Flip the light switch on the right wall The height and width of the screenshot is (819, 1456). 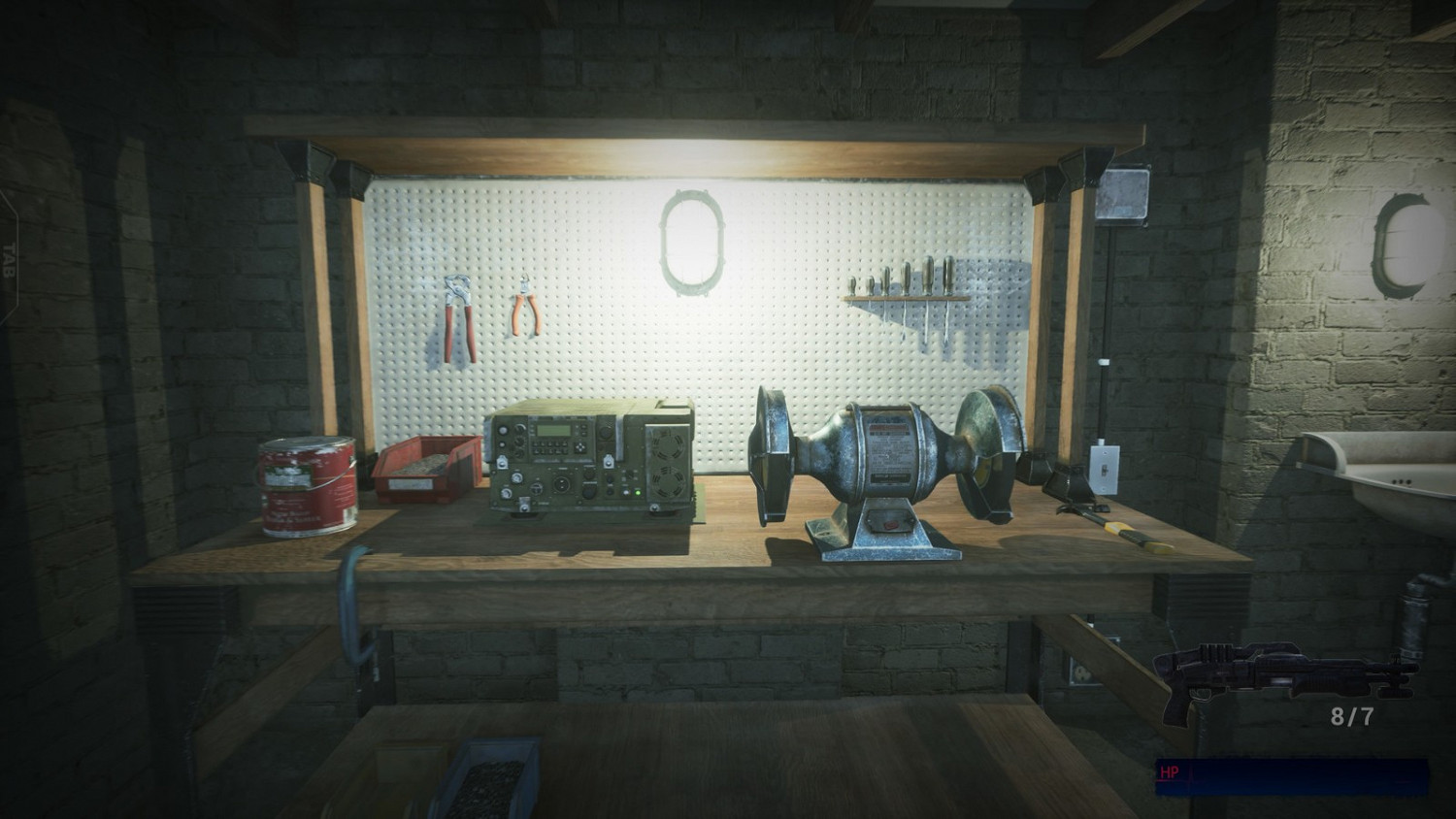[1106, 471]
